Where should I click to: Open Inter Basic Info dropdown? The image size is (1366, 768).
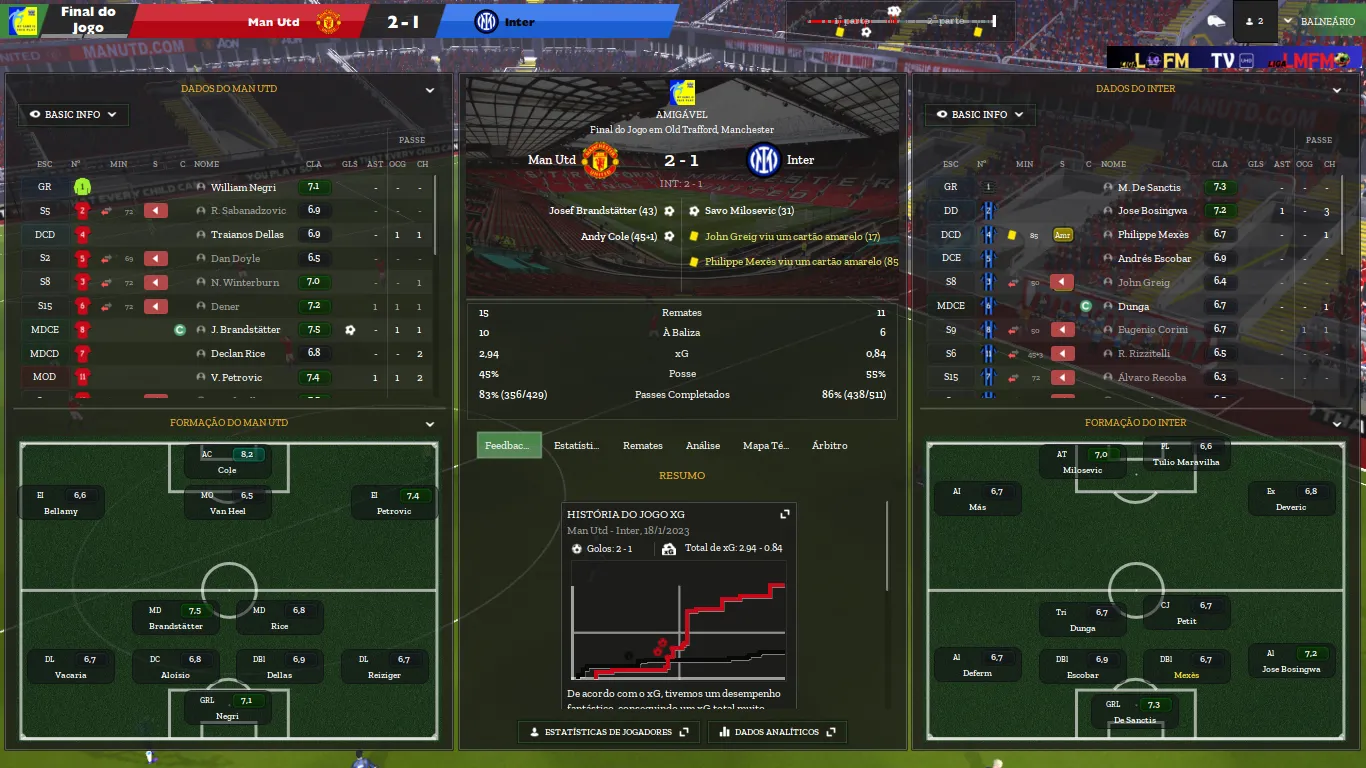coord(979,115)
